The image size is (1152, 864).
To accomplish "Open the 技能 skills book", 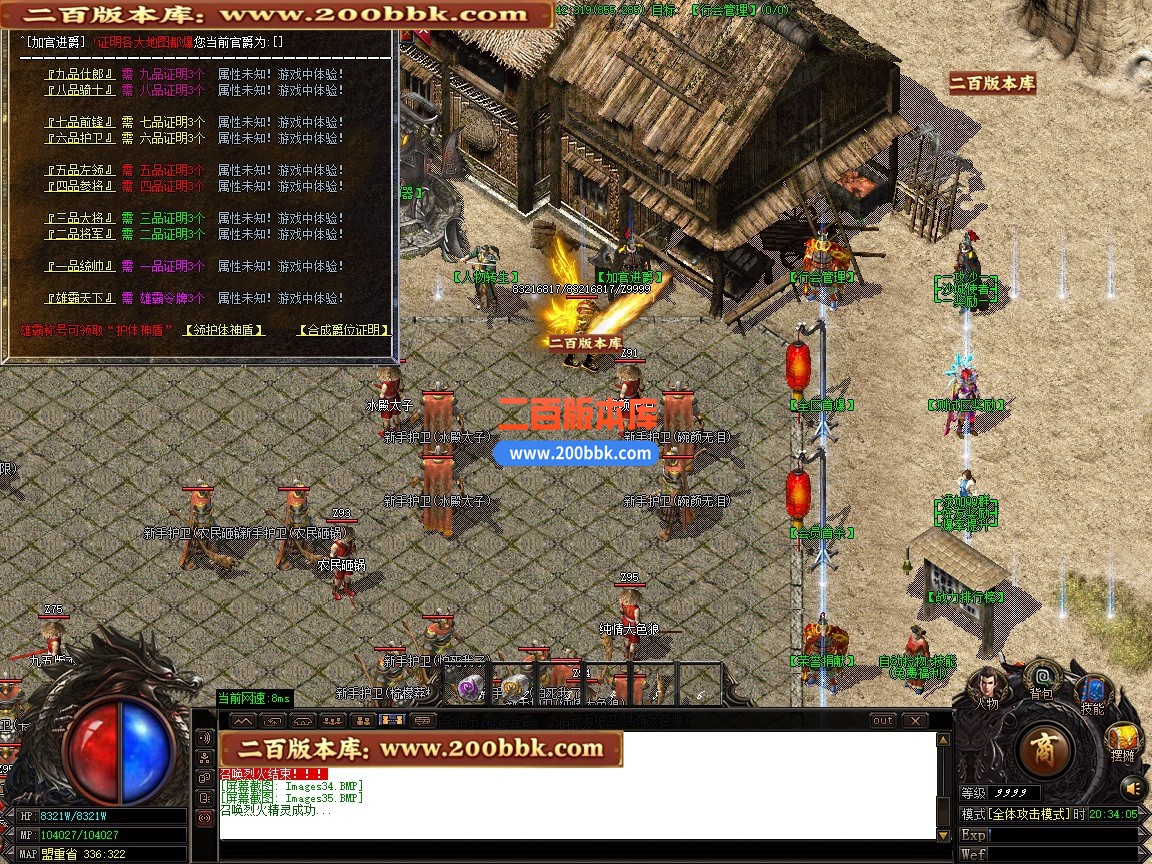I will [1092, 696].
